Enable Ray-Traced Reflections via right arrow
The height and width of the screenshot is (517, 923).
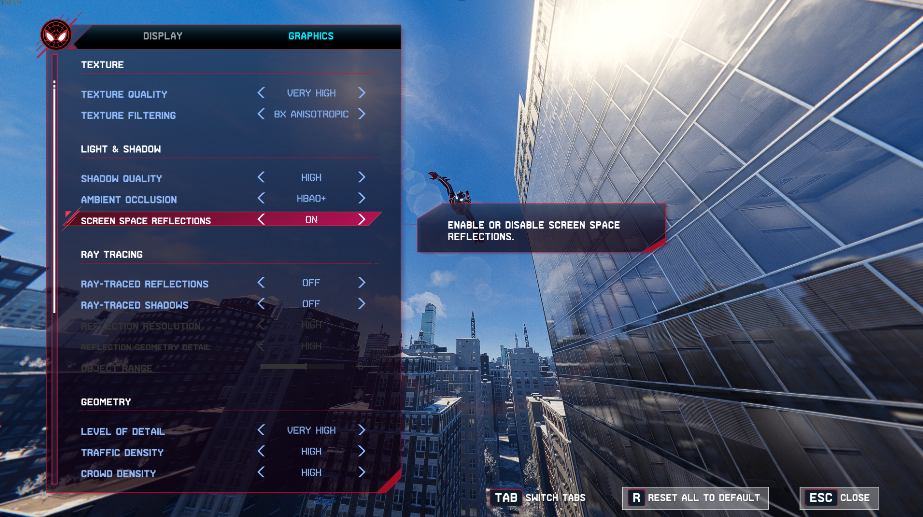tap(362, 283)
